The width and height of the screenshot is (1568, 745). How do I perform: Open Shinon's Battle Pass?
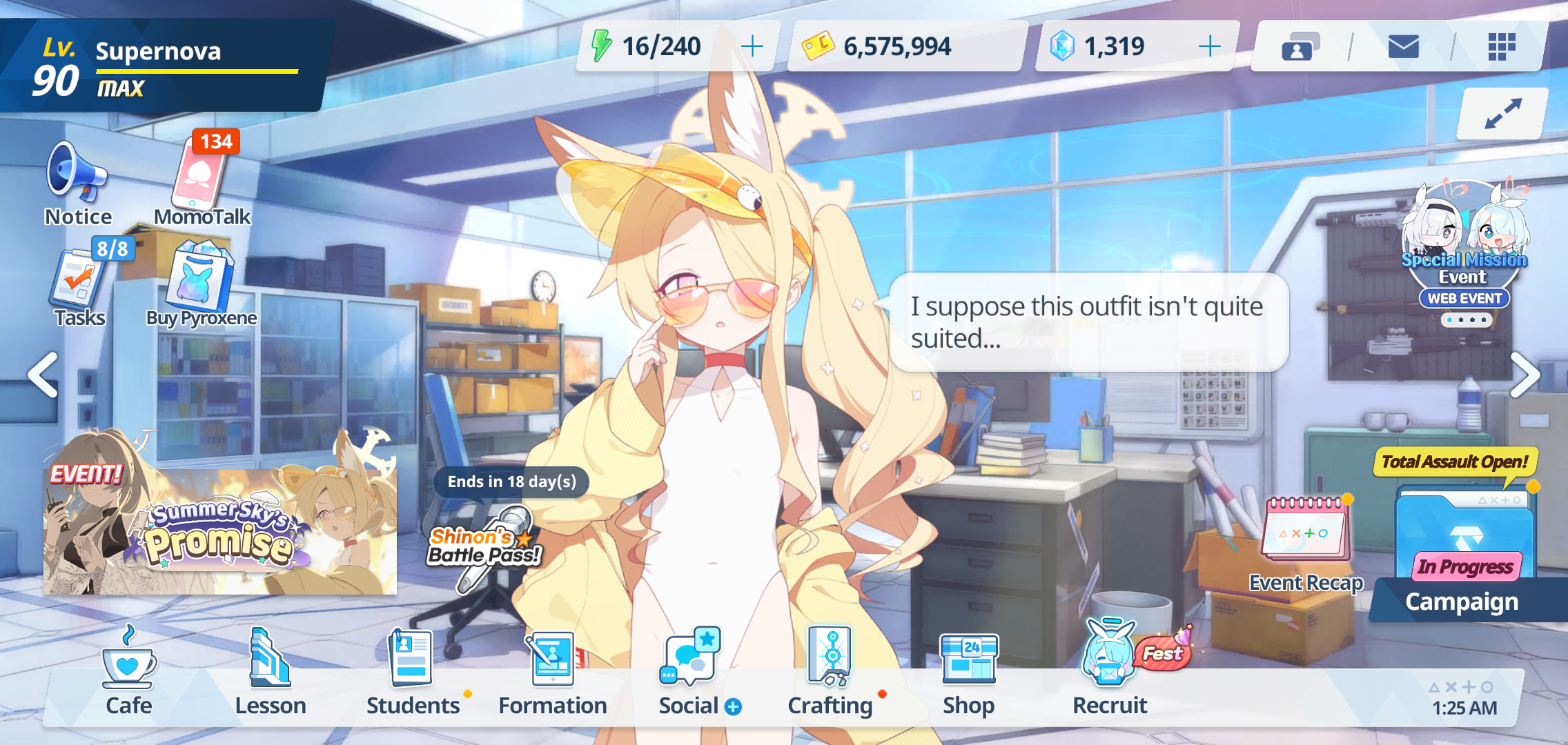[487, 545]
